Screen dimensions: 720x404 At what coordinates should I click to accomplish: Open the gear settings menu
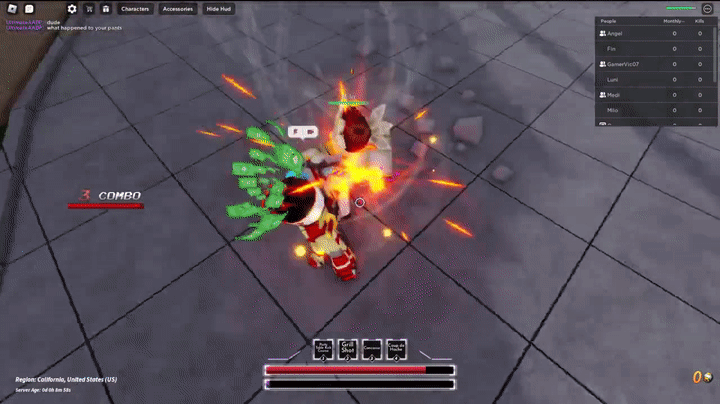tap(72, 9)
